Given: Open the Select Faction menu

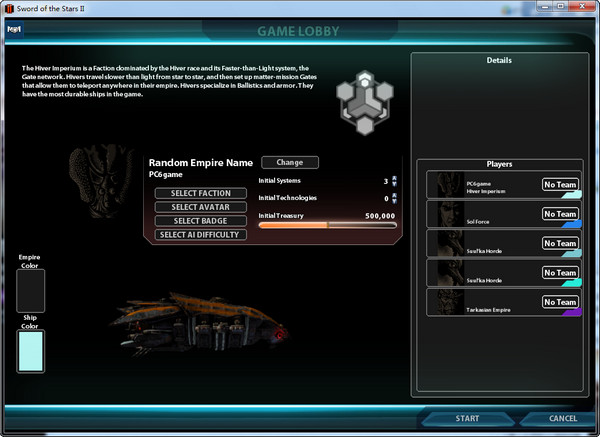Looking at the screenshot, I should click(200, 193).
